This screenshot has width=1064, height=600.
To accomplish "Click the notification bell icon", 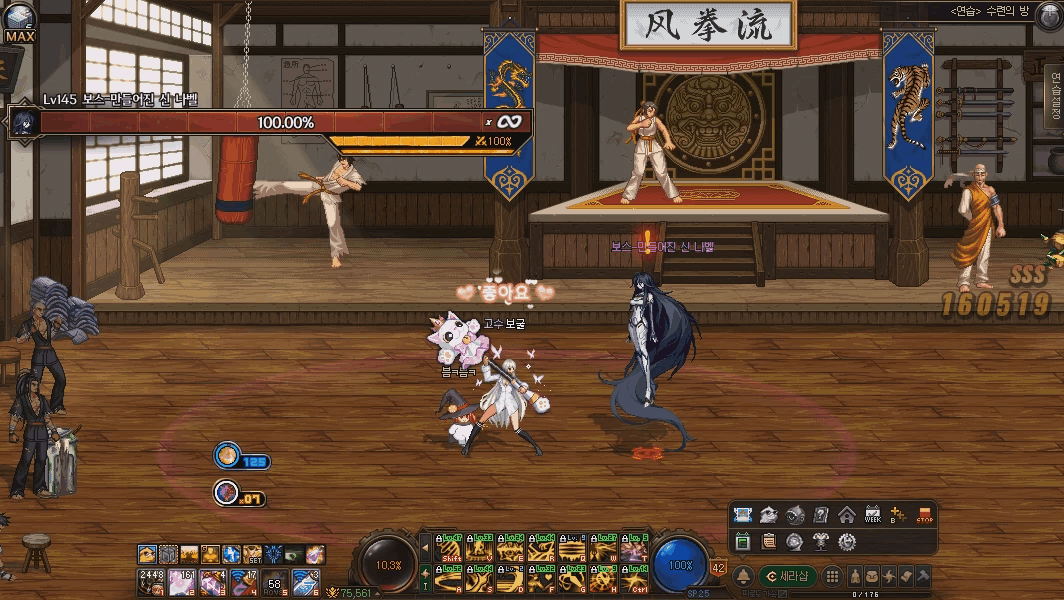I will click(x=743, y=577).
